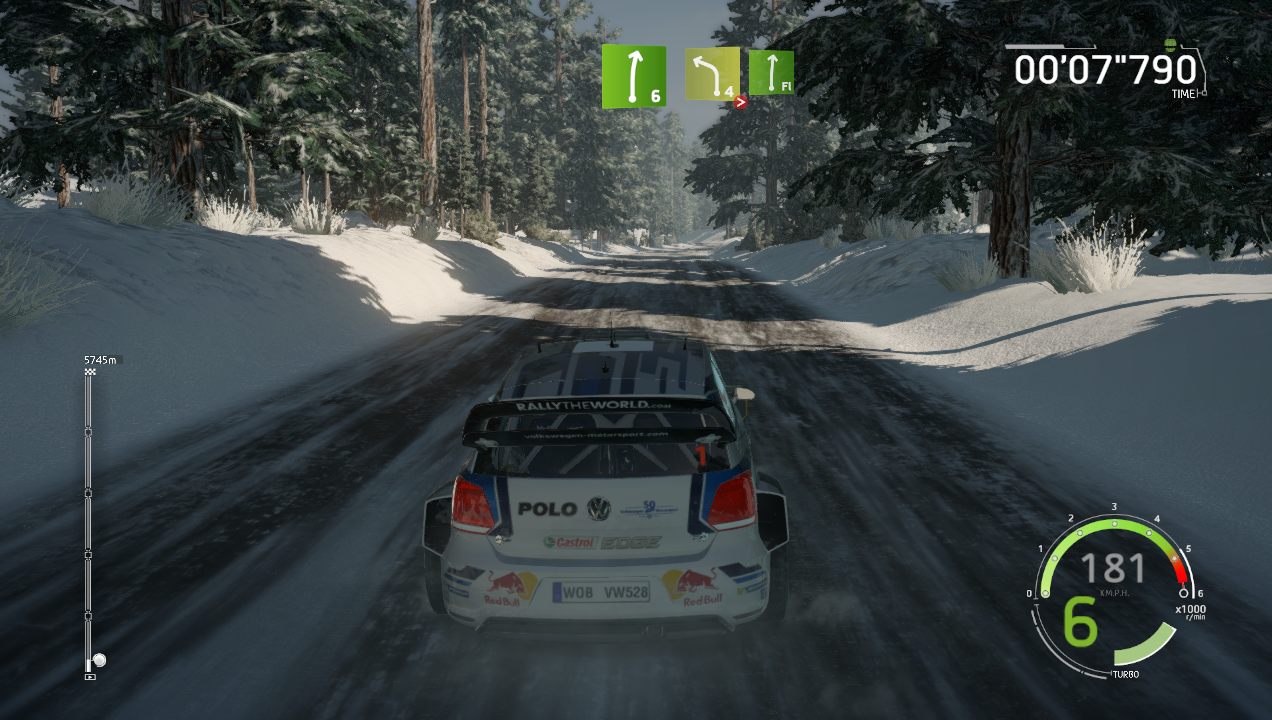Click the straight-arrow pace note icon

pos(771,73)
